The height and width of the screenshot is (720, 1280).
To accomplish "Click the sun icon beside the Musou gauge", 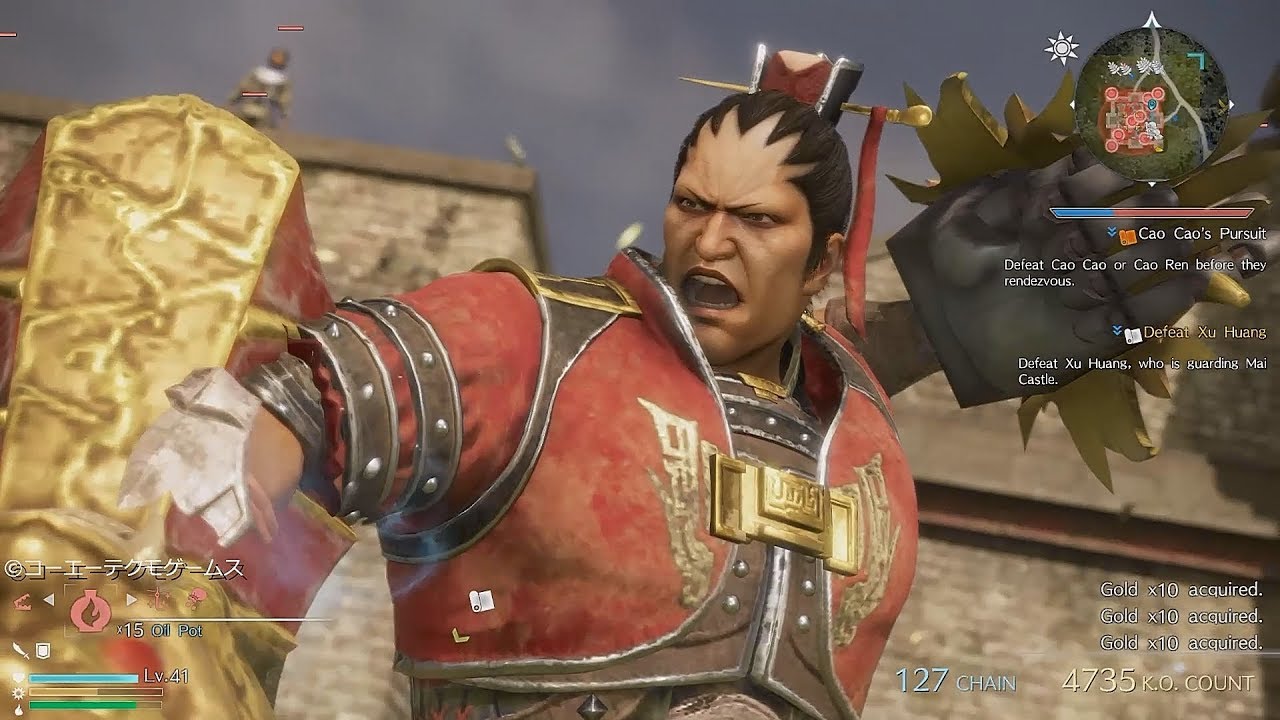I will click(x=18, y=692).
